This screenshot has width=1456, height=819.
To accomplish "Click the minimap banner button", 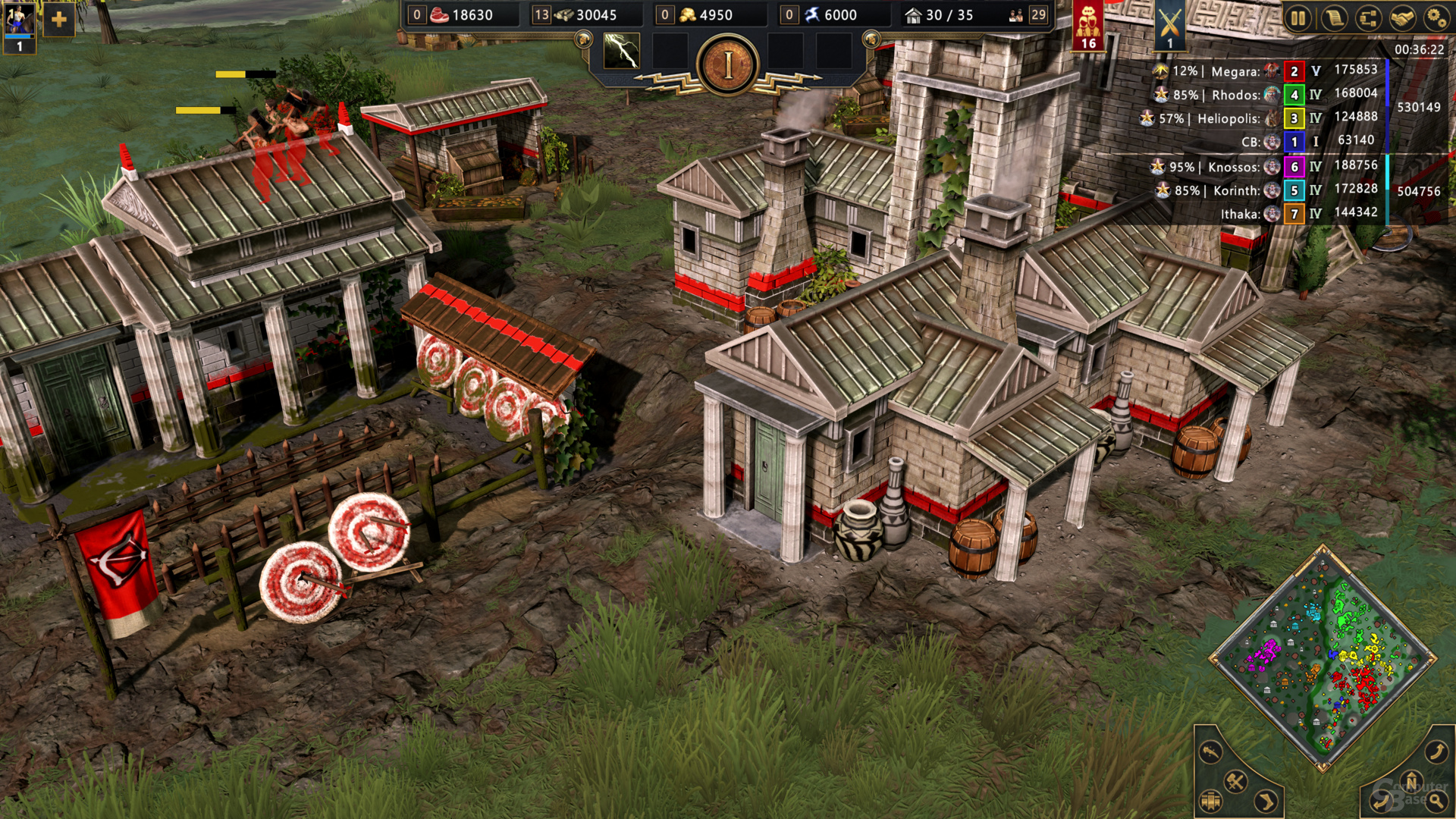I will 1211,800.
